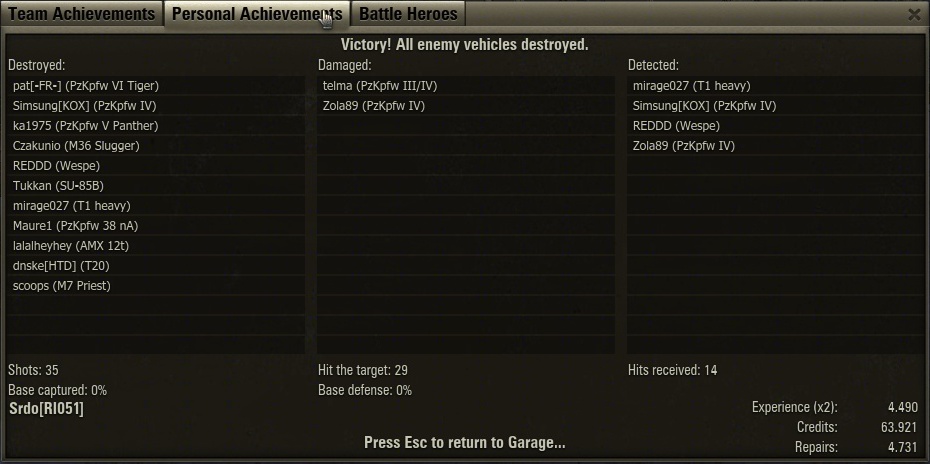Viewport: 930px width, 464px height.
Task: Select Tukkan SU-85B in Destroyed list
Action: pyautogui.click(x=58, y=186)
